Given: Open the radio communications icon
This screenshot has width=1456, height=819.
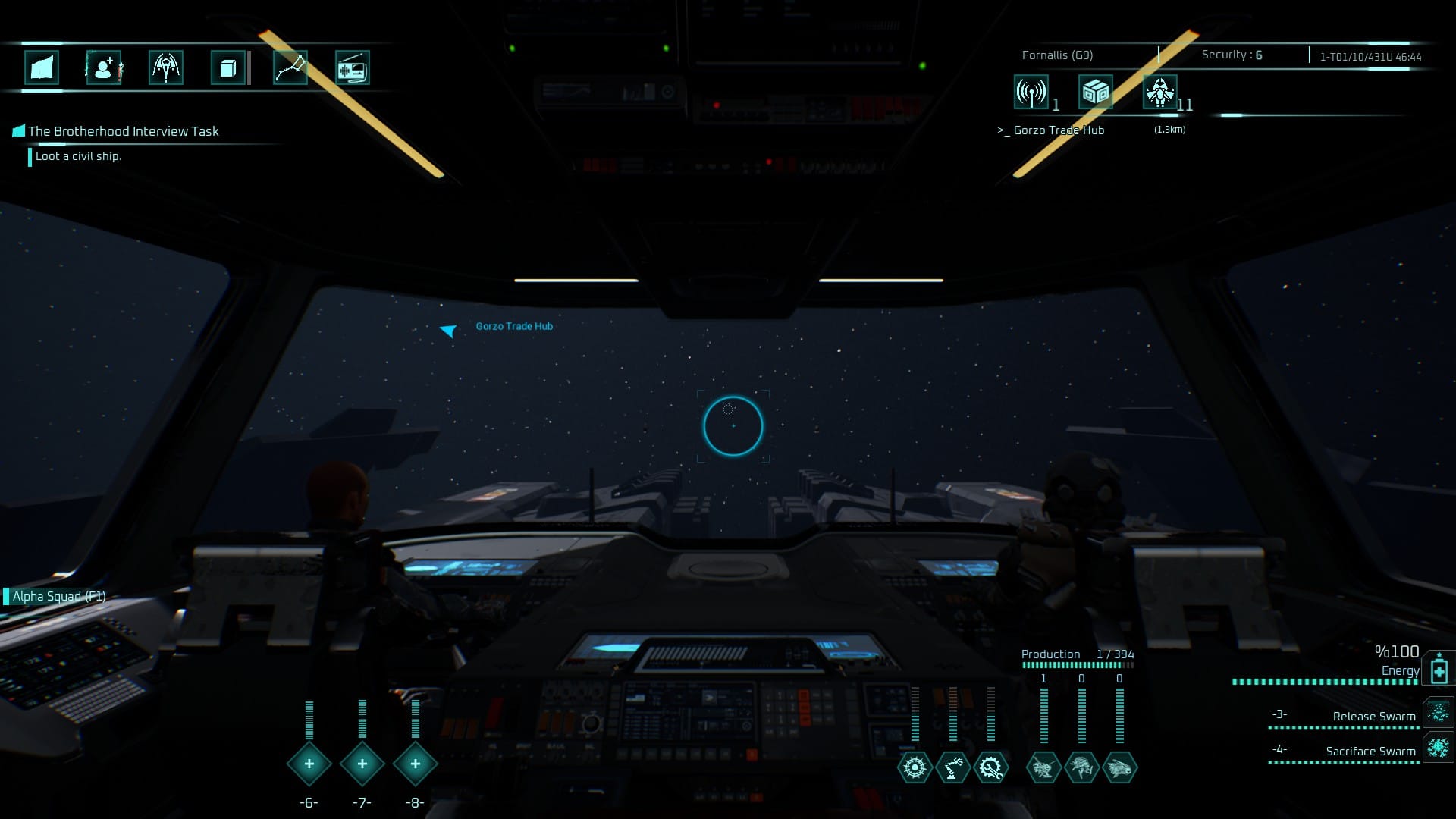Looking at the screenshot, I should pyautogui.click(x=352, y=68).
